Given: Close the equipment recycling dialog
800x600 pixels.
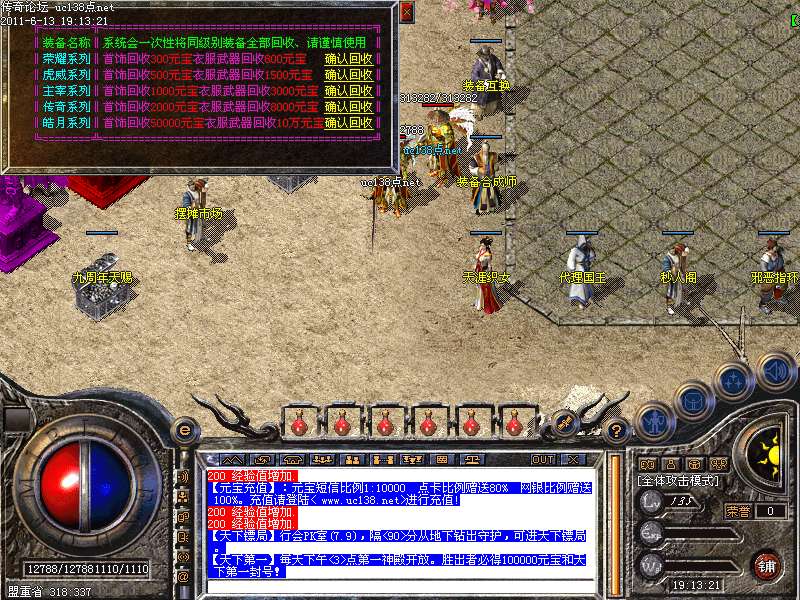Looking at the screenshot, I should click(x=406, y=13).
